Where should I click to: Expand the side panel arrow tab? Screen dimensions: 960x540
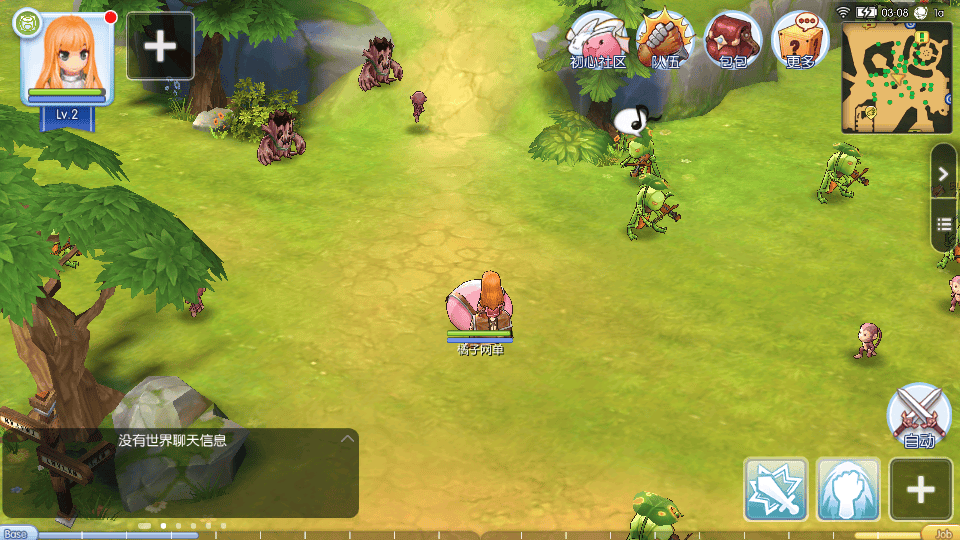point(943,174)
